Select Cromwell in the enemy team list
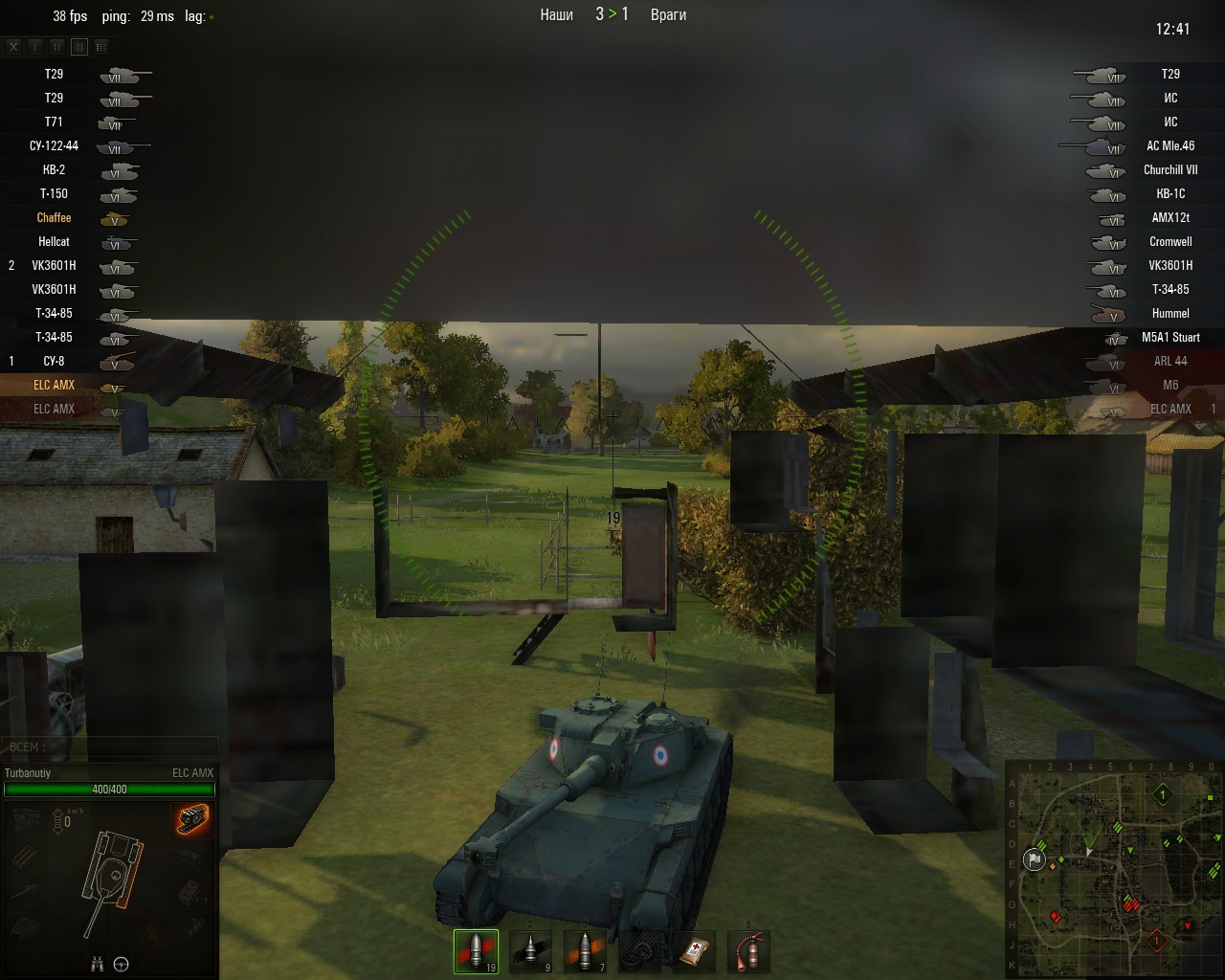Viewport: 1225px width, 980px height. [1170, 241]
